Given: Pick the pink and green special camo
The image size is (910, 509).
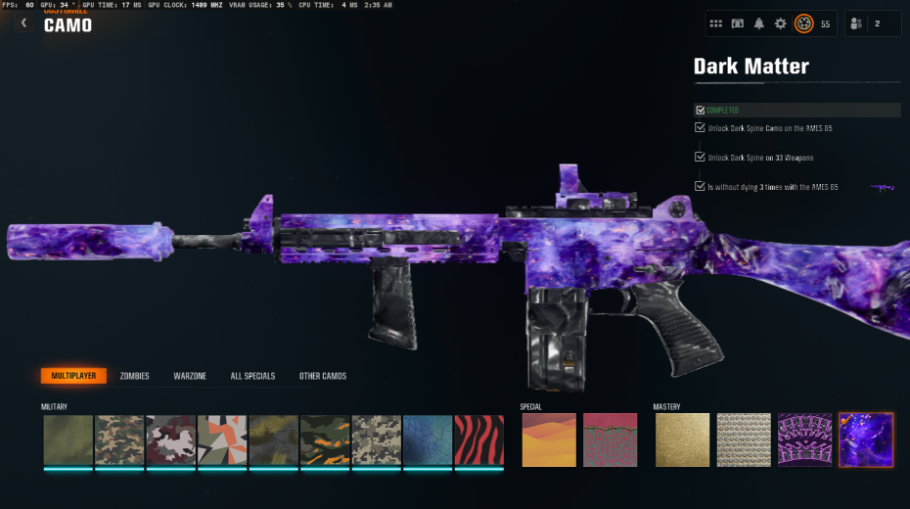Looking at the screenshot, I should click(x=609, y=440).
